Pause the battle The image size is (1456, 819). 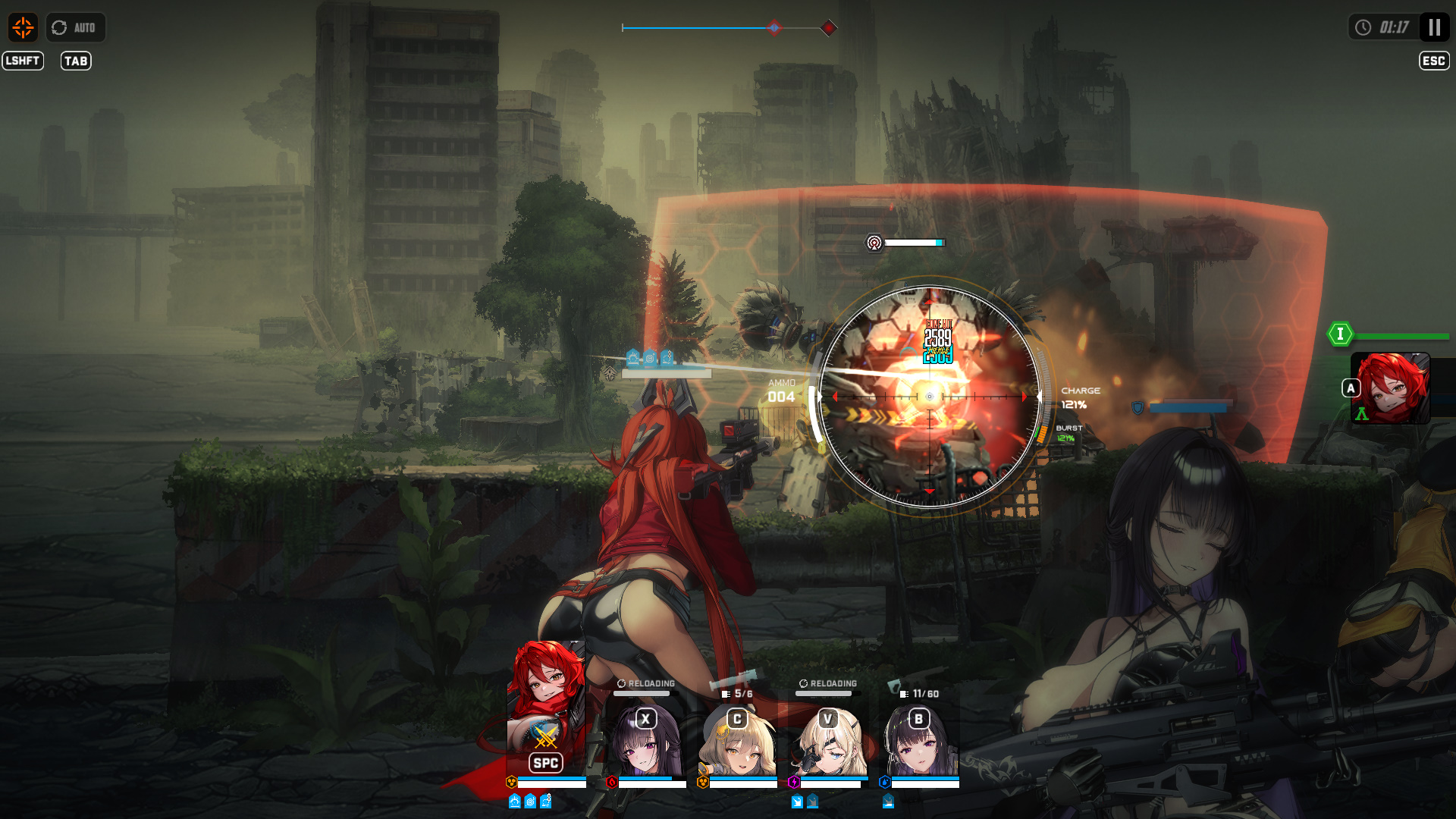(x=1434, y=28)
